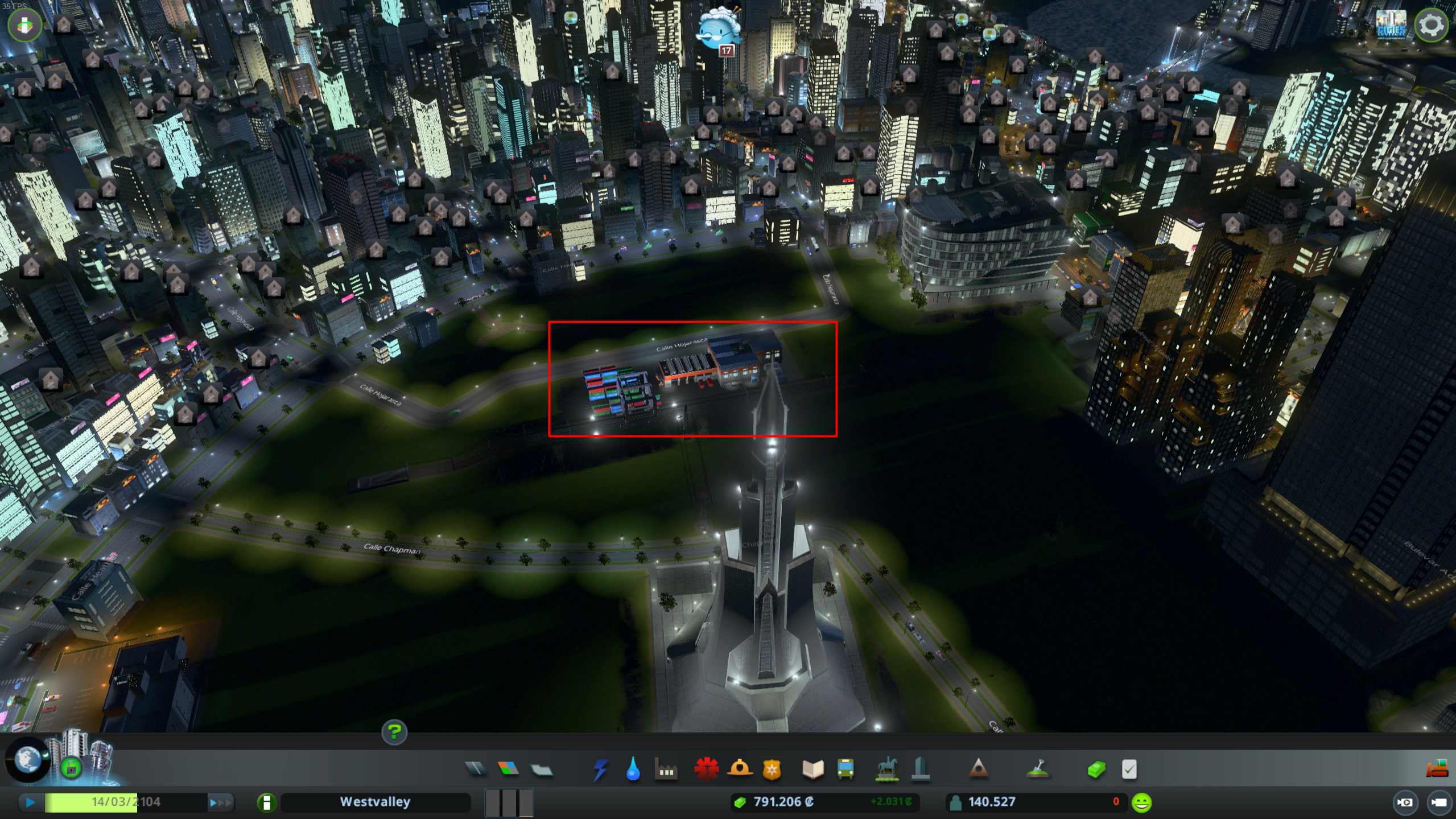Screen dimensions: 1456x819
Task: Open the Districts and Areas menu
Action: 543,770
